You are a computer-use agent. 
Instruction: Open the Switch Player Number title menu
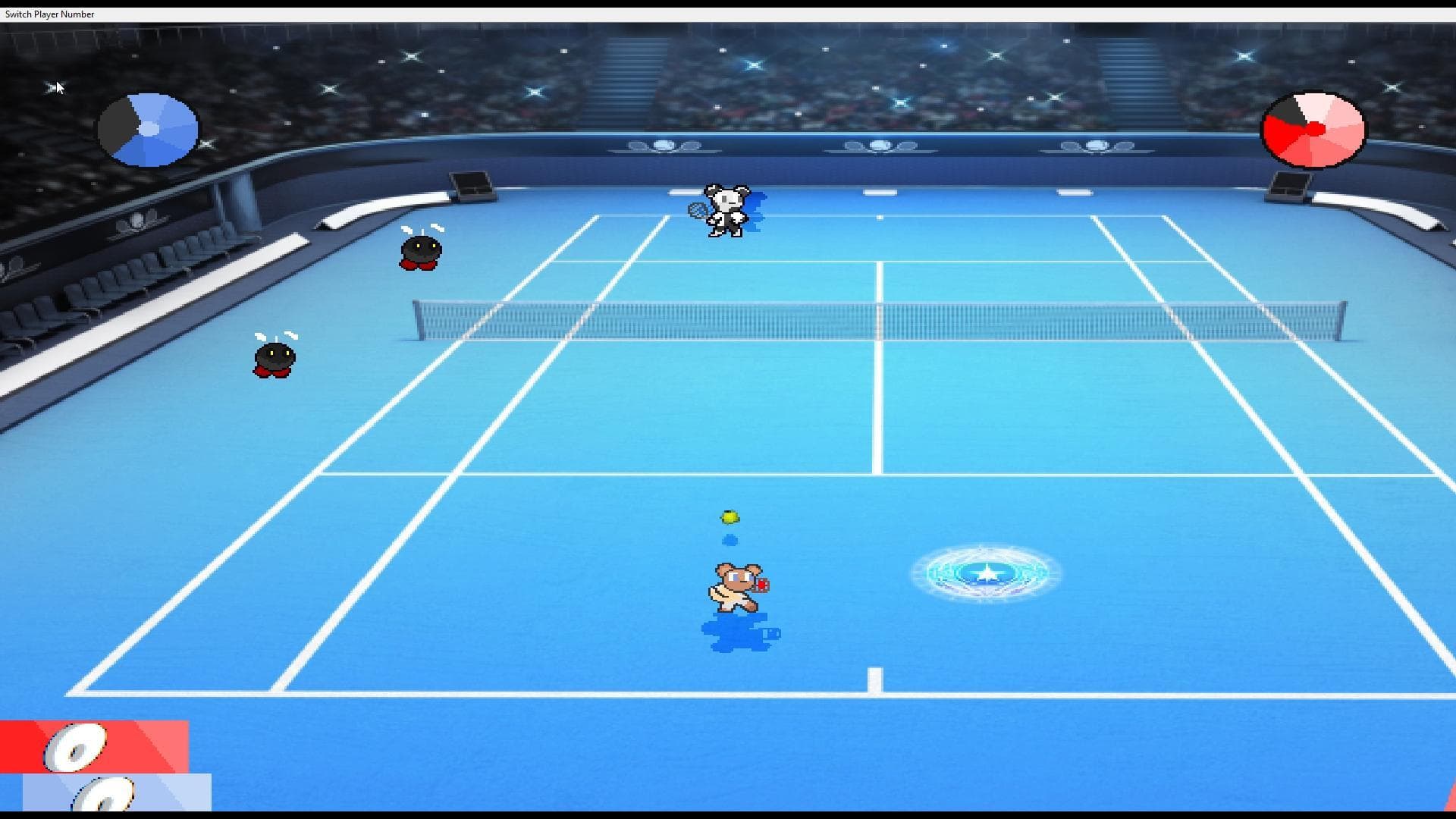tap(48, 14)
